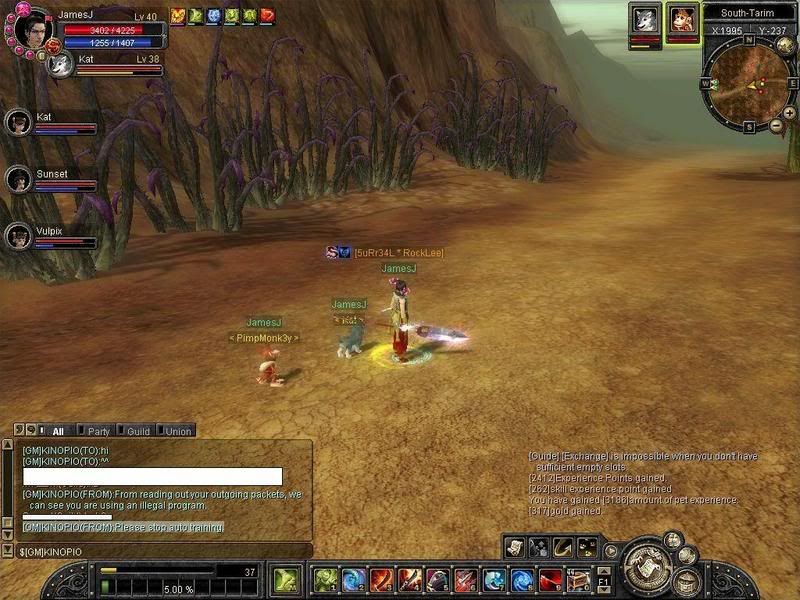Select party member Vulpix

[19, 236]
